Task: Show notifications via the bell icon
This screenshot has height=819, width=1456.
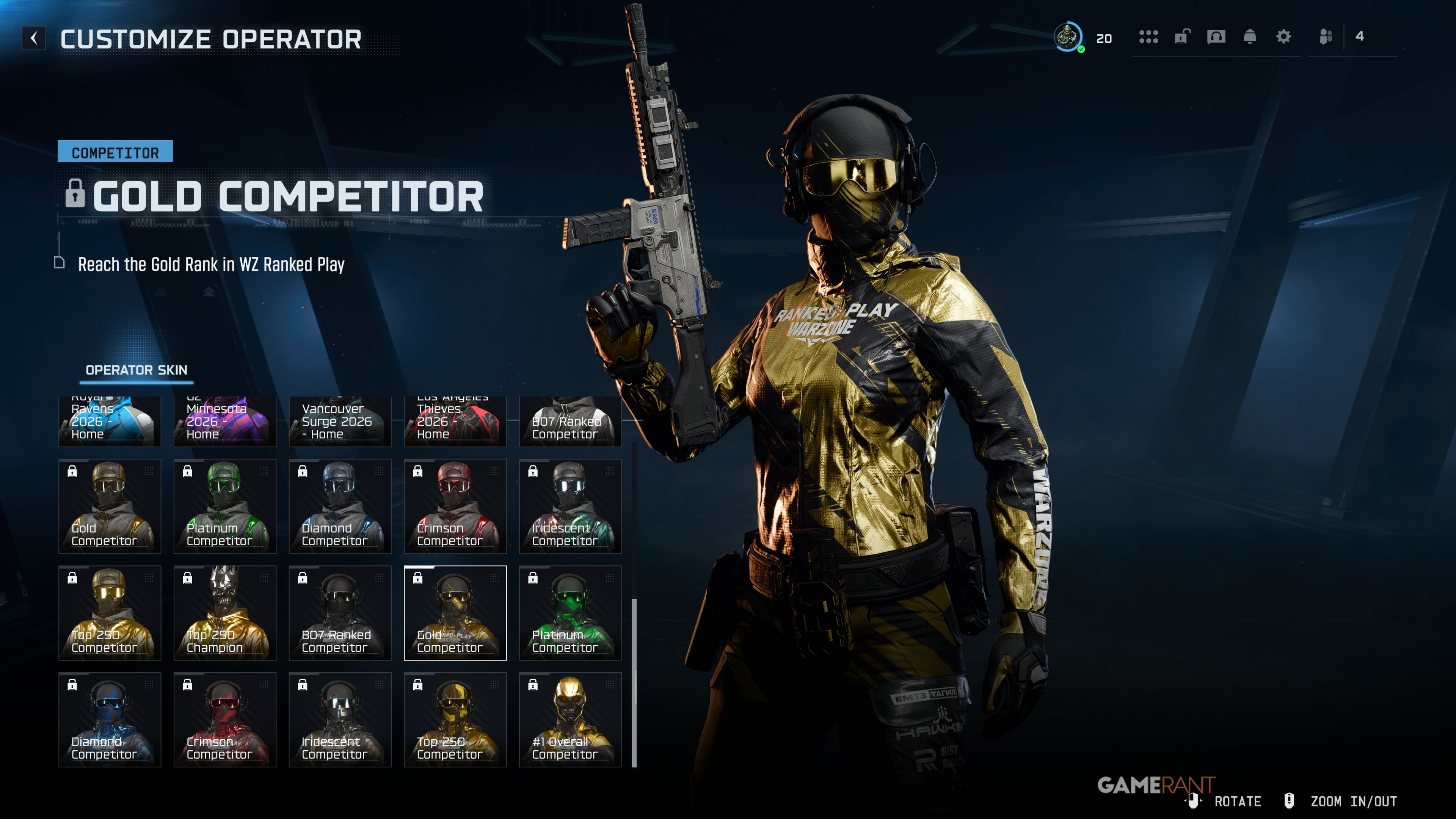Action: [1250, 37]
